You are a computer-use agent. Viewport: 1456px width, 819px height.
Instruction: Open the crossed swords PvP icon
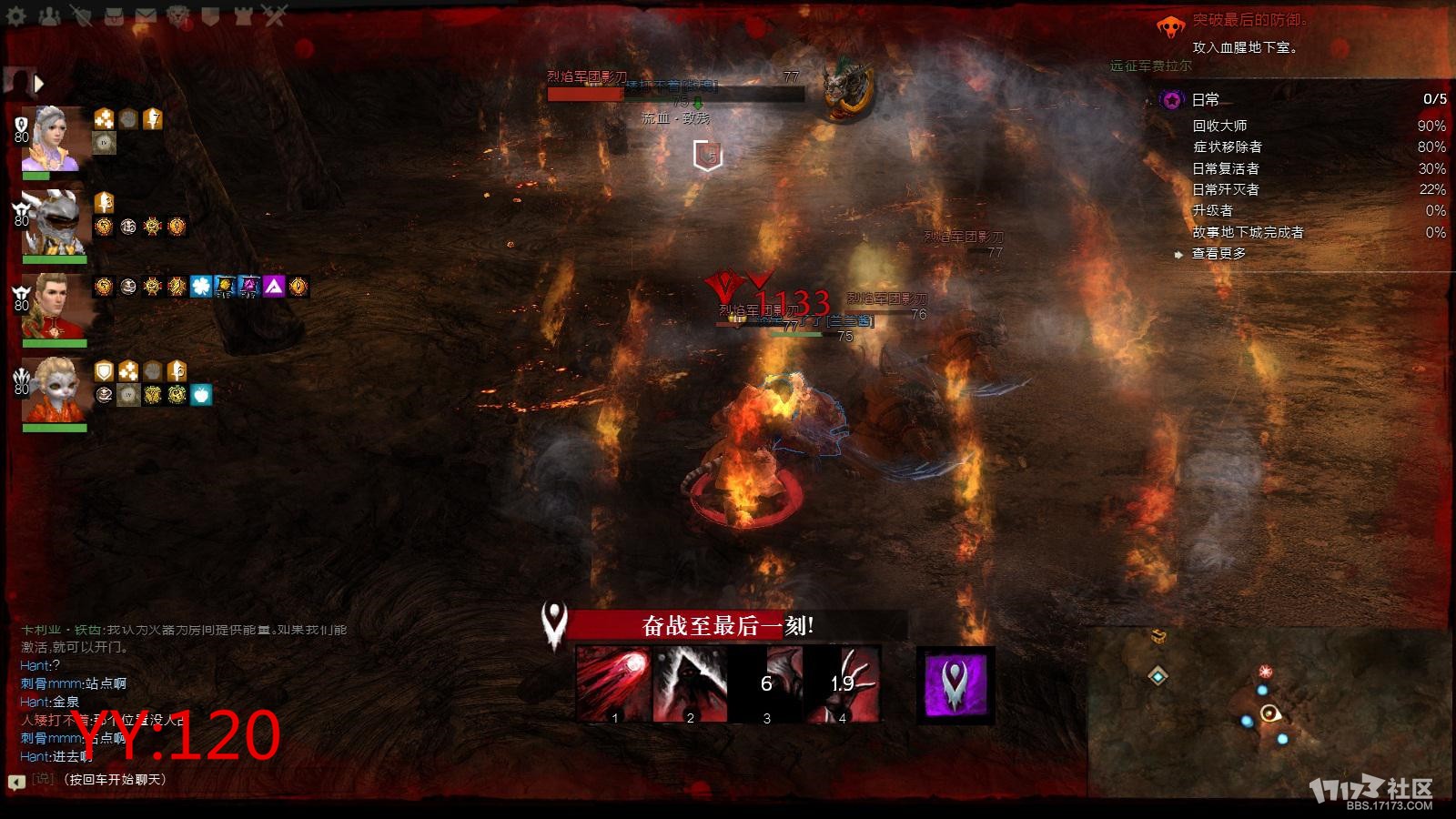tap(274, 15)
